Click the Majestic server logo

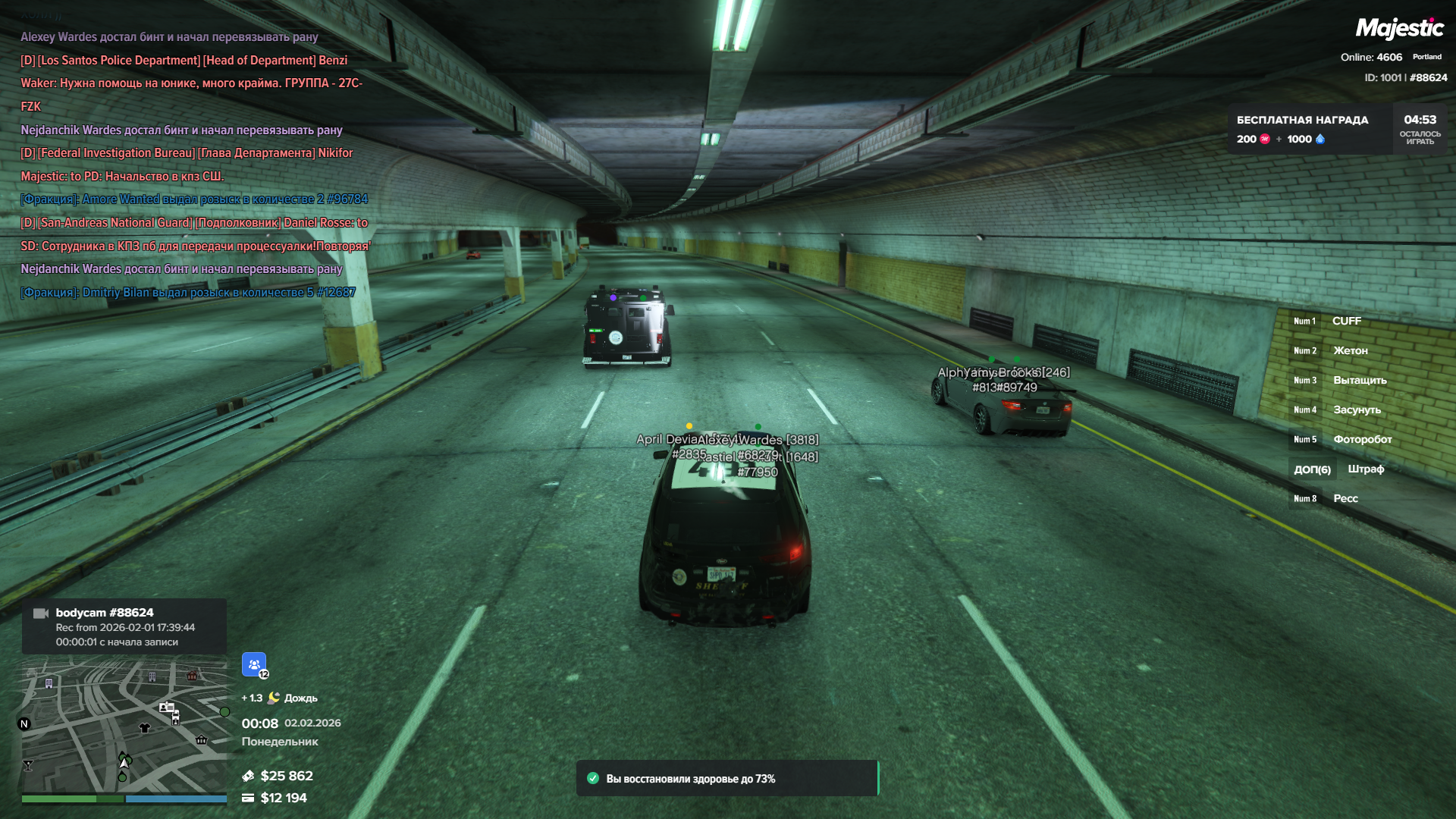[1399, 29]
